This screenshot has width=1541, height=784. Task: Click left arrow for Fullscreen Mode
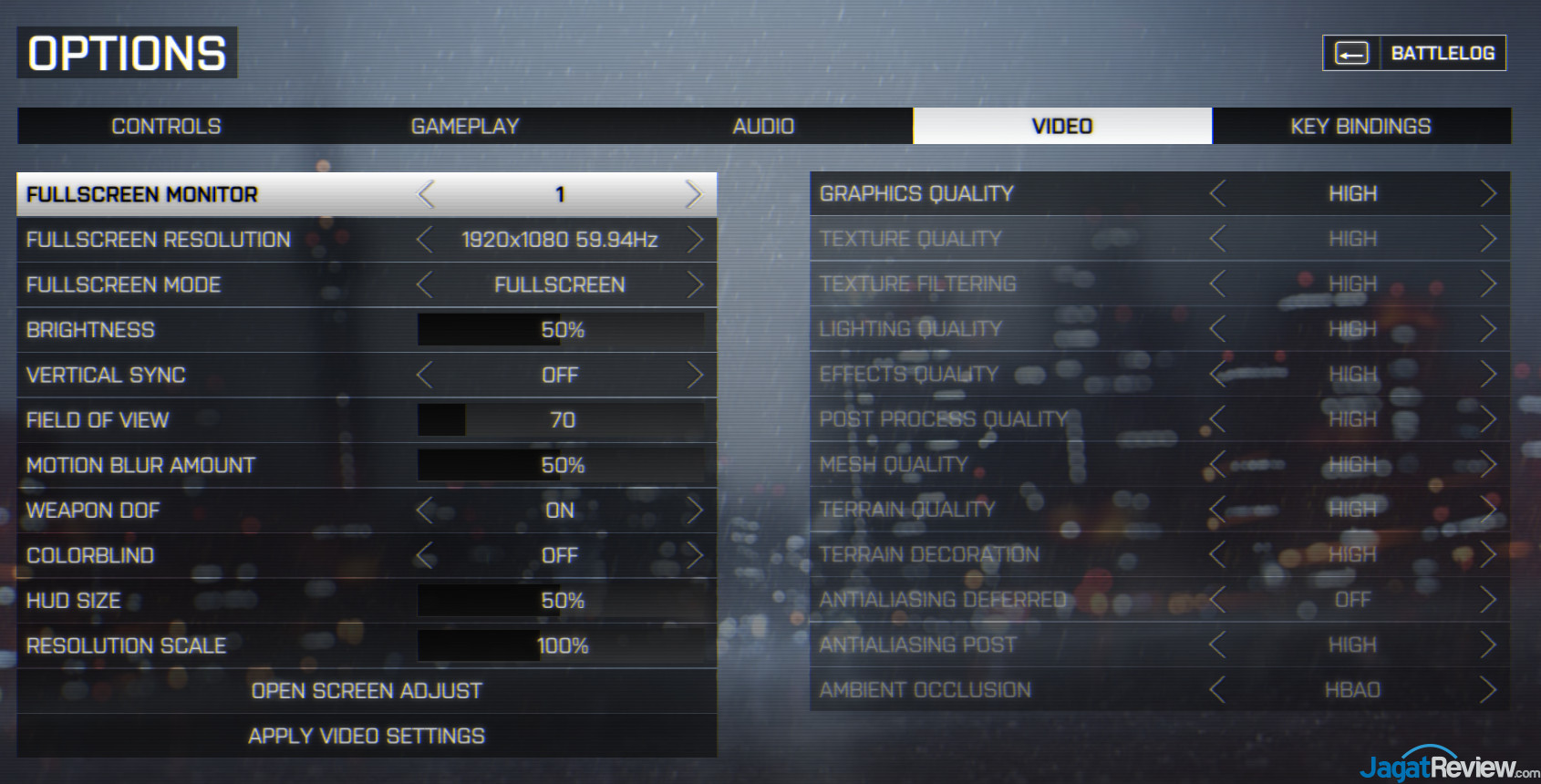[x=425, y=284]
